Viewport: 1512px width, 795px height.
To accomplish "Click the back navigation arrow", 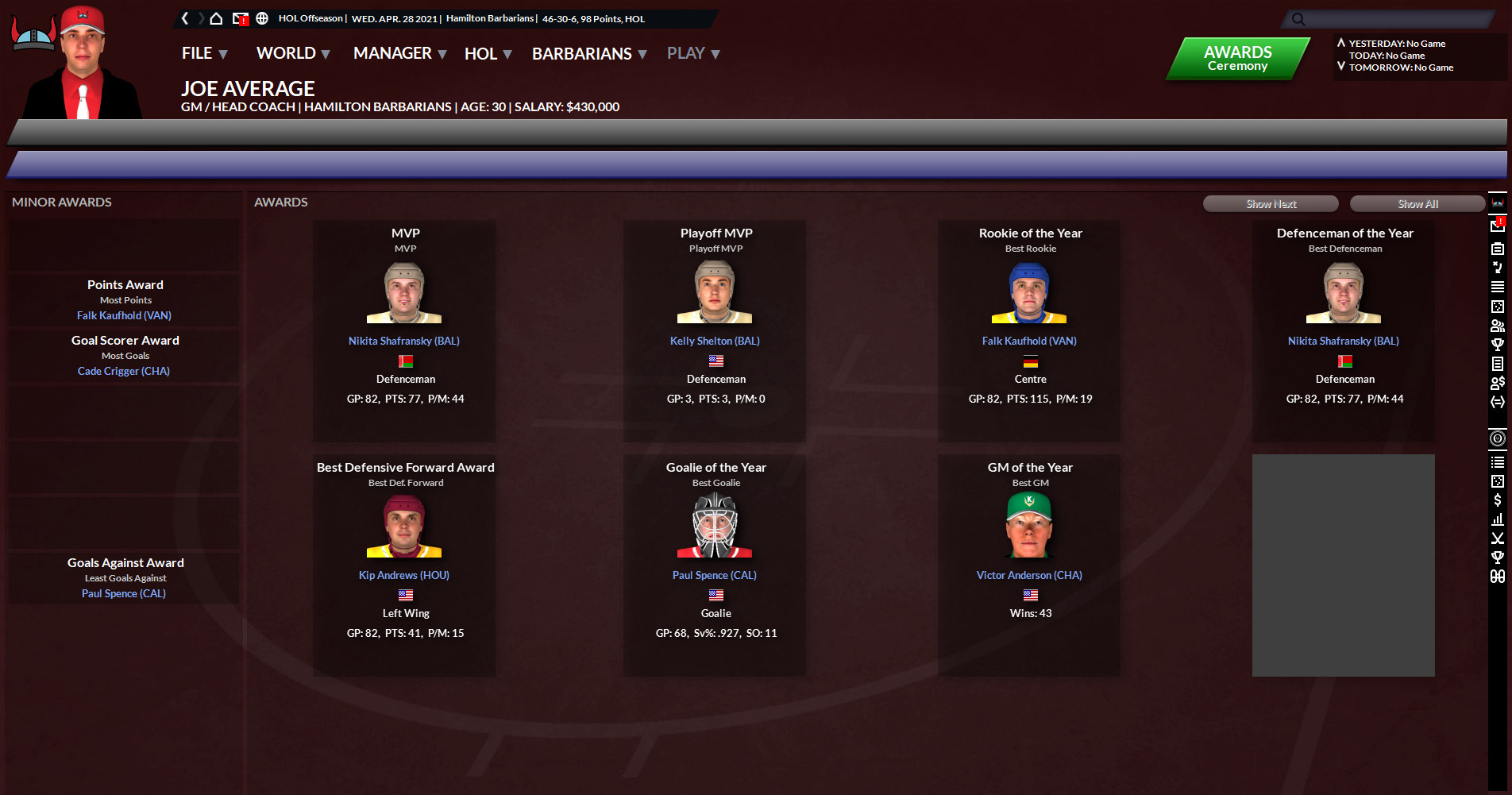I will pyautogui.click(x=184, y=17).
